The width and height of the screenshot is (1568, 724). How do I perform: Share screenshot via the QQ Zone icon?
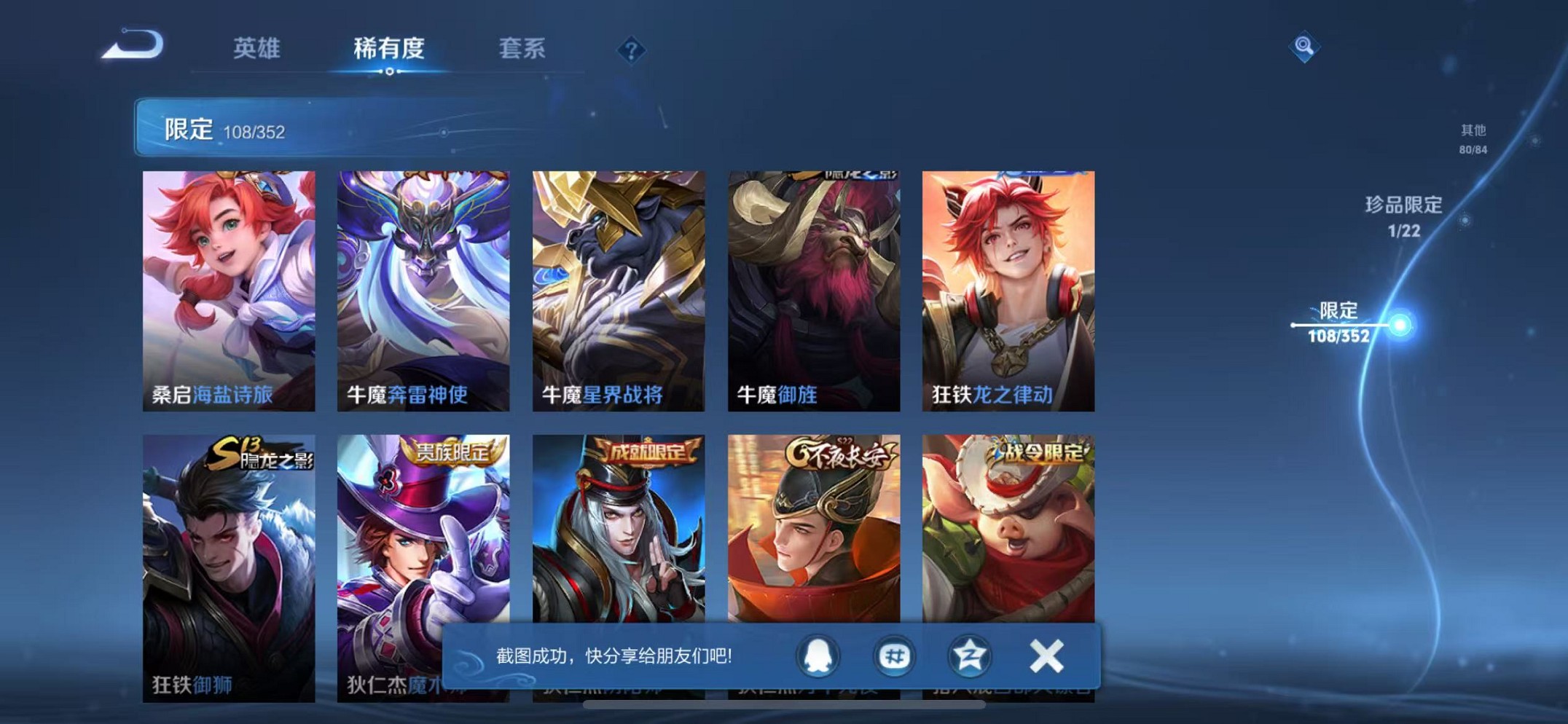click(x=969, y=656)
